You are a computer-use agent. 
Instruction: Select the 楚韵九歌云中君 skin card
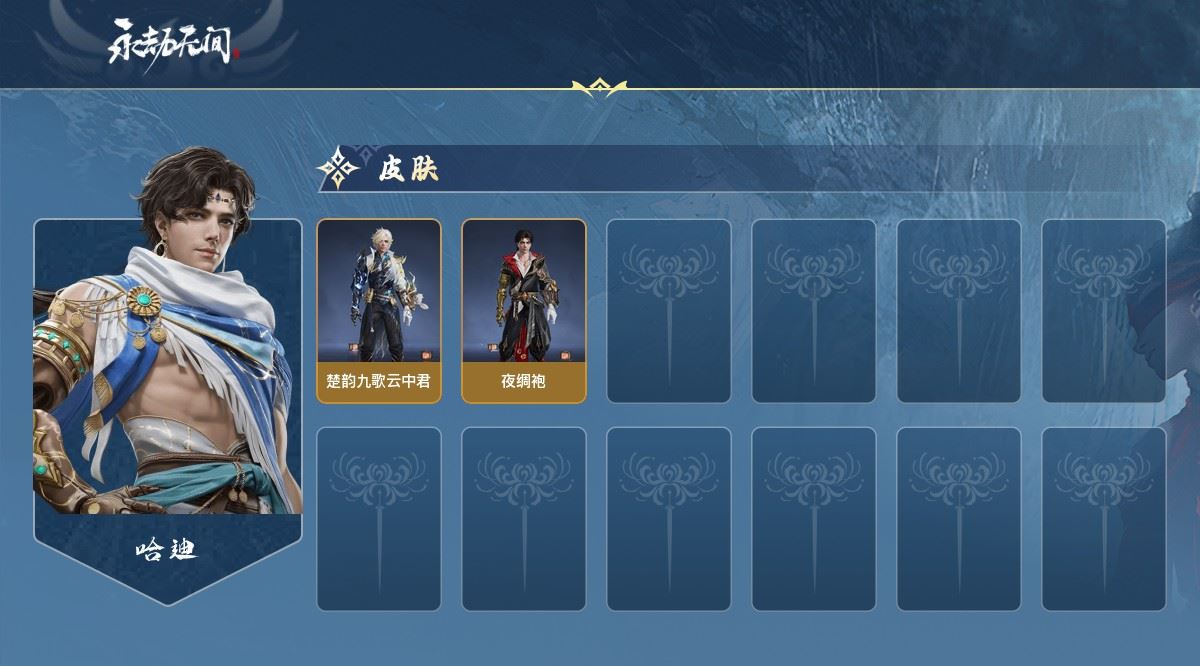coord(379,310)
